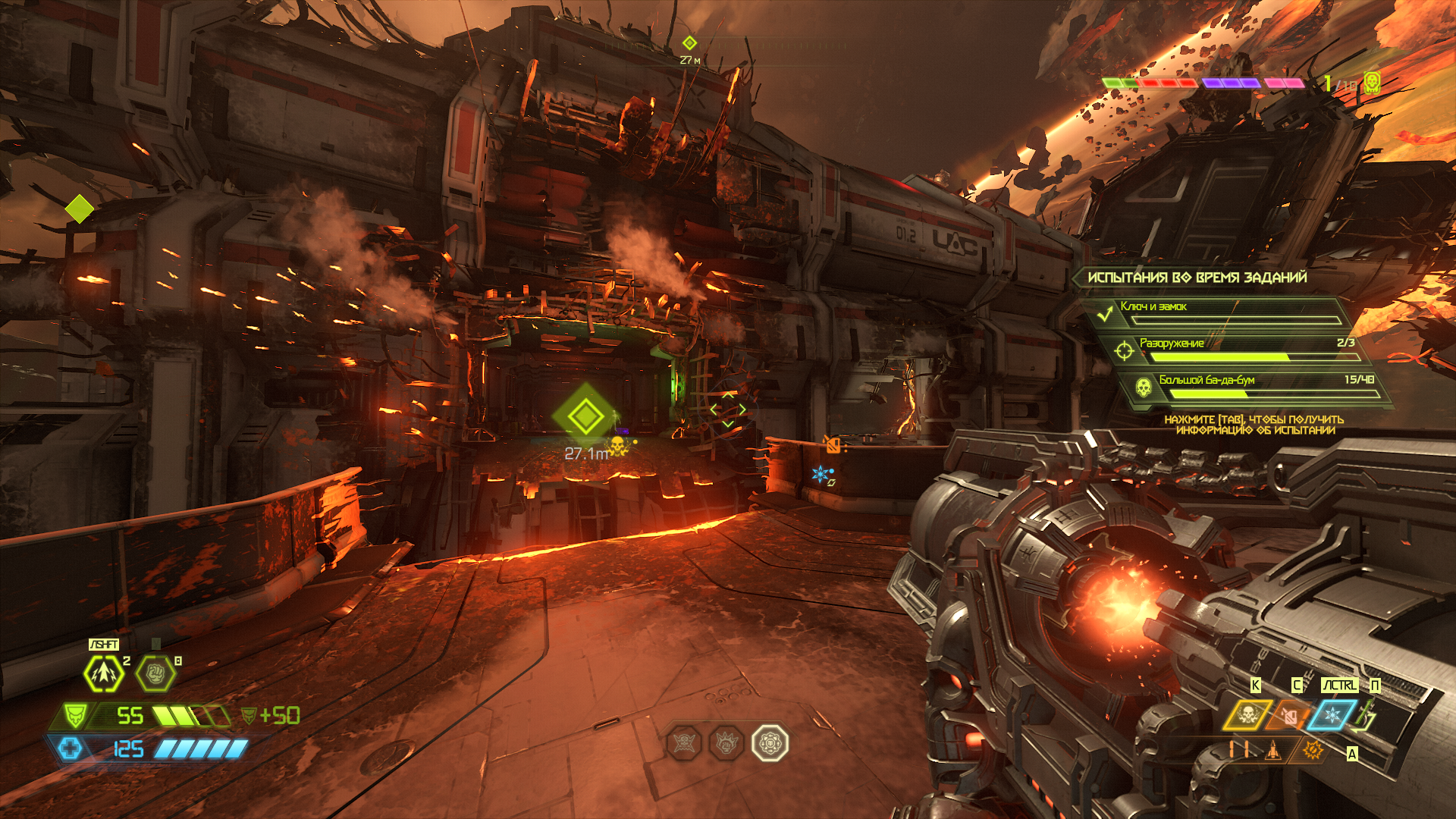Select the horned skull rune icon
The width and height of the screenshot is (1456, 819).
685,743
